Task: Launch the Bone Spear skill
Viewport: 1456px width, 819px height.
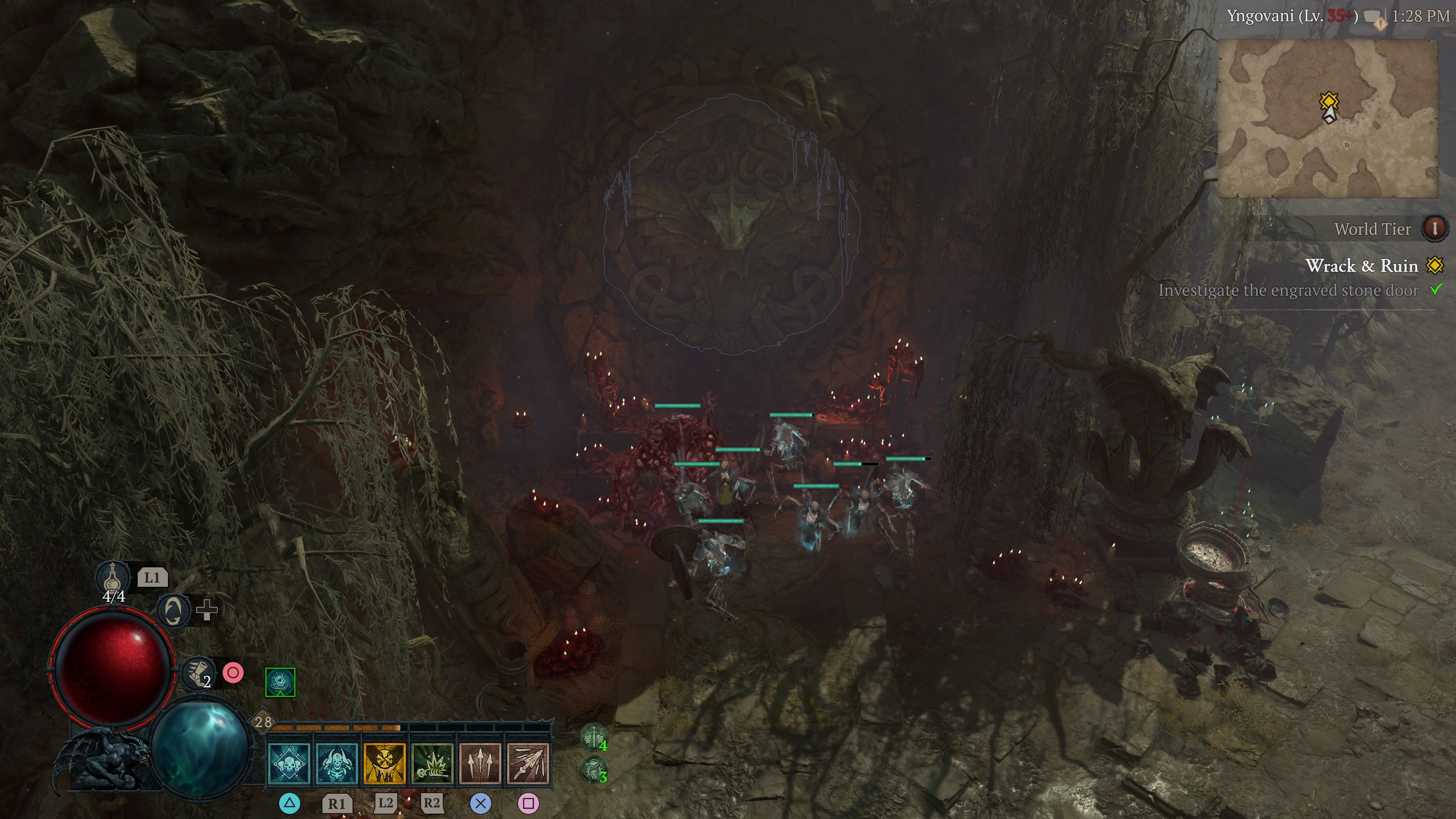Action: point(528,764)
